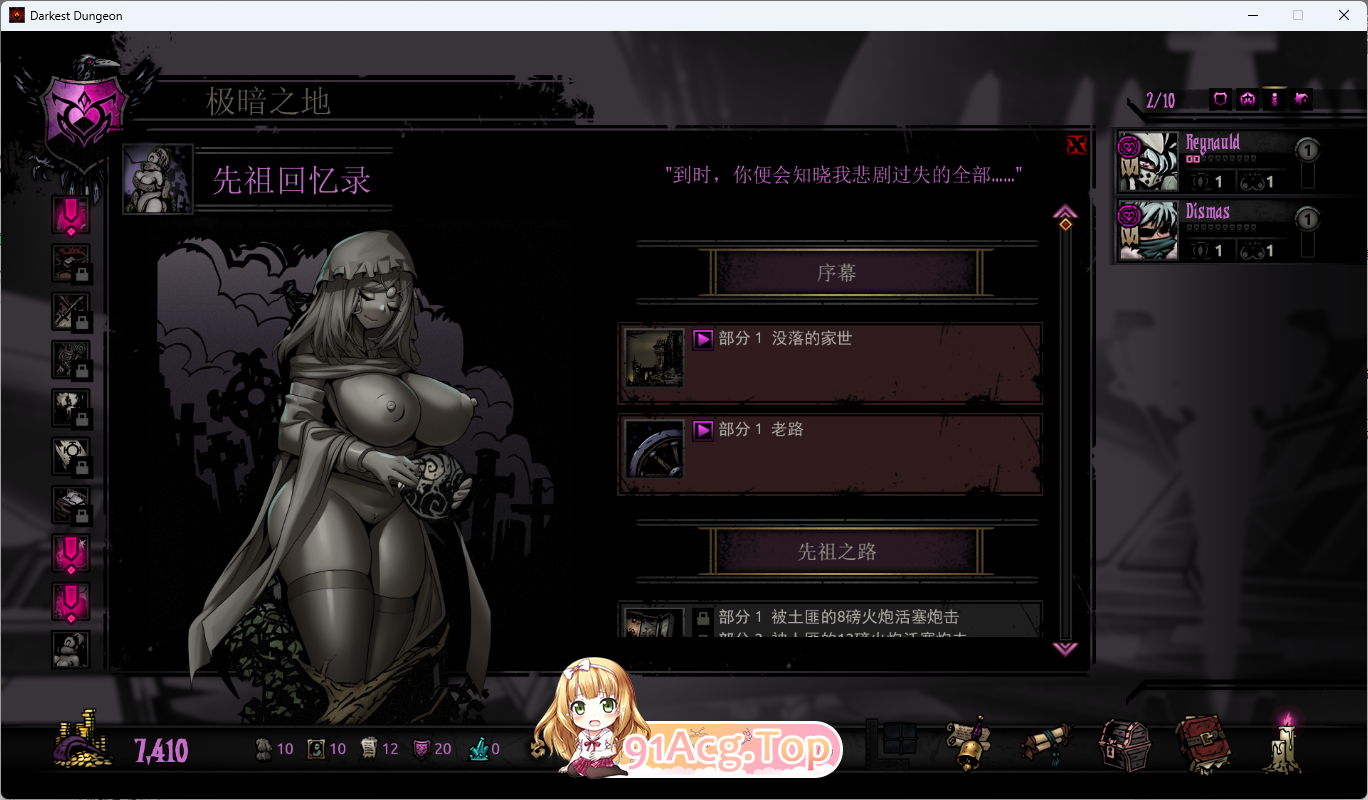This screenshot has height=800, width=1368.
Task: Collapse the memoirs list with the up chevron
Action: (x=1065, y=211)
